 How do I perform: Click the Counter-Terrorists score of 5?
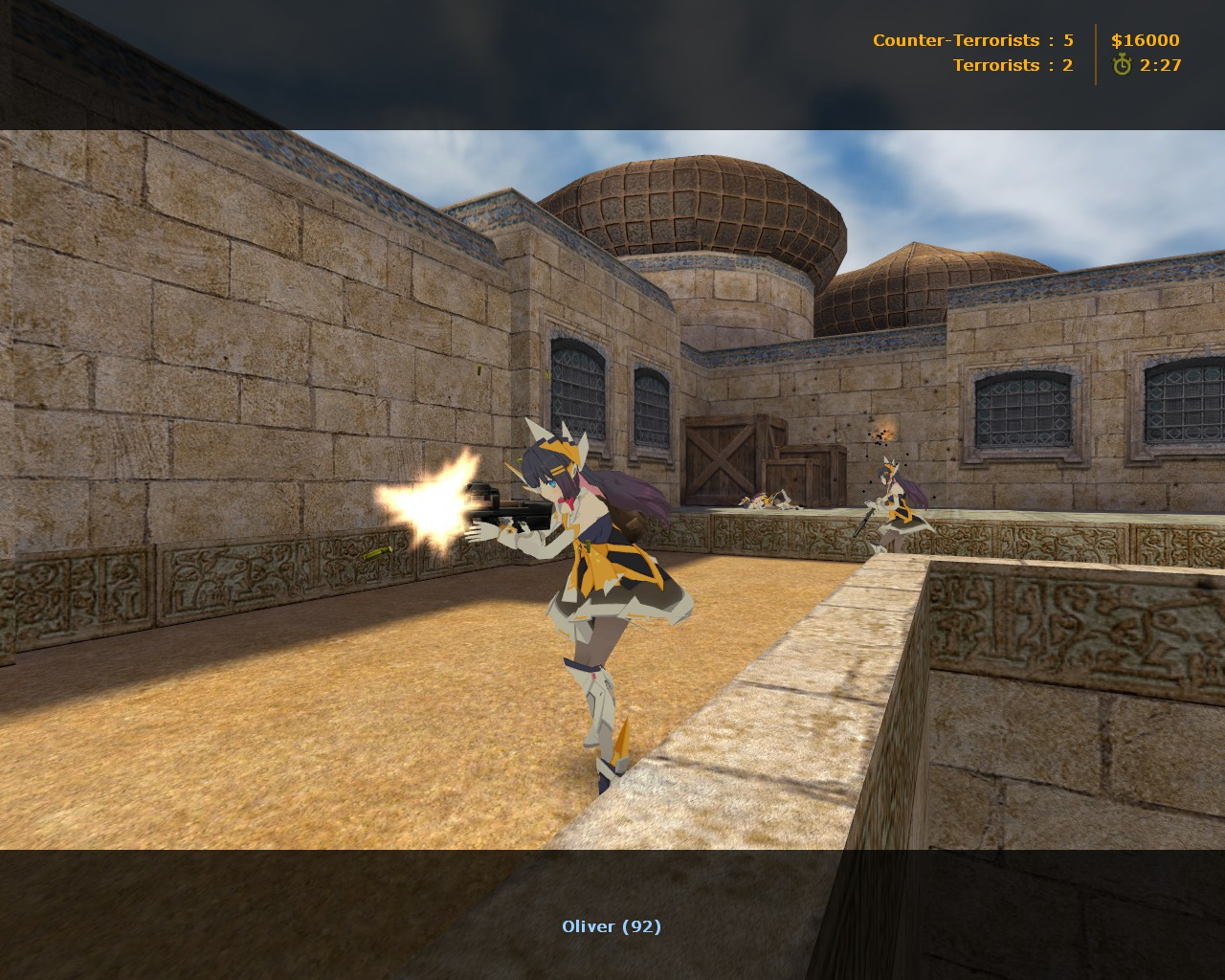(1067, 40)
